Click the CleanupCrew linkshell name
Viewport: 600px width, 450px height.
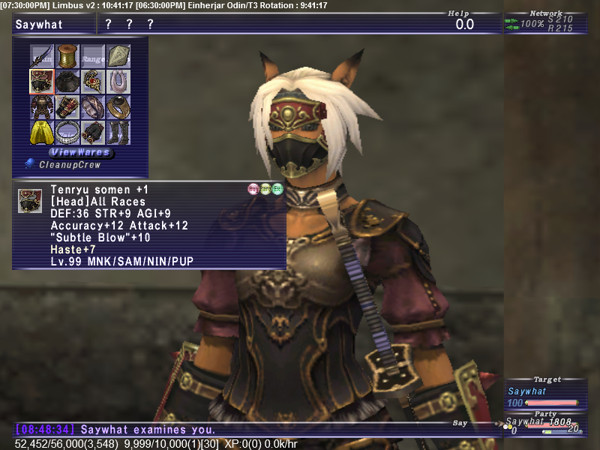(x=69, y=164)
